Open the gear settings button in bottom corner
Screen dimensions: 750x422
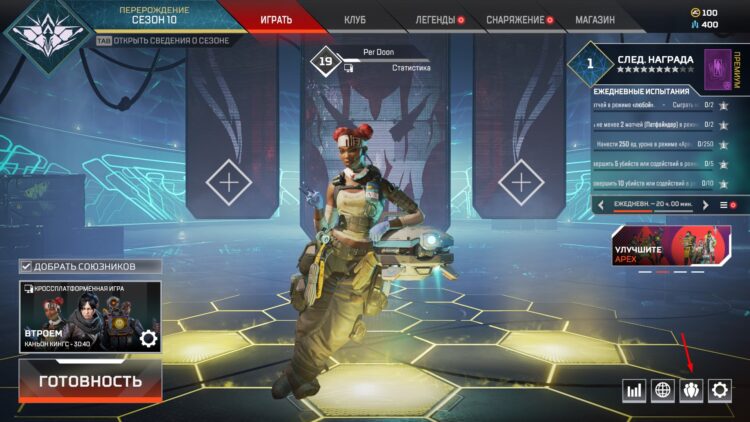pyautogui.click(x=720, y=391)
